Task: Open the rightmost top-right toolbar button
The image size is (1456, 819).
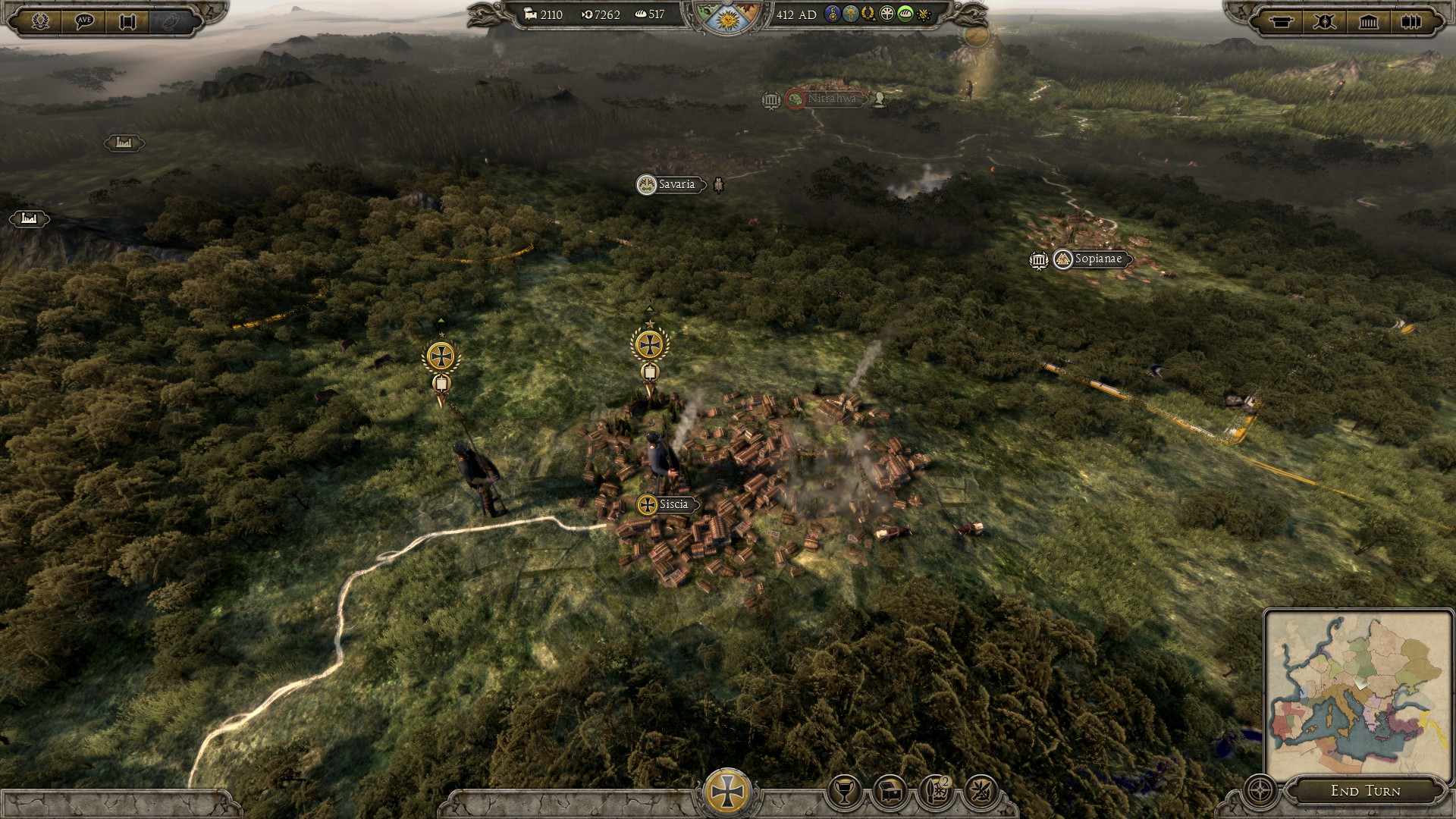Action: [x=1411, y=21]
